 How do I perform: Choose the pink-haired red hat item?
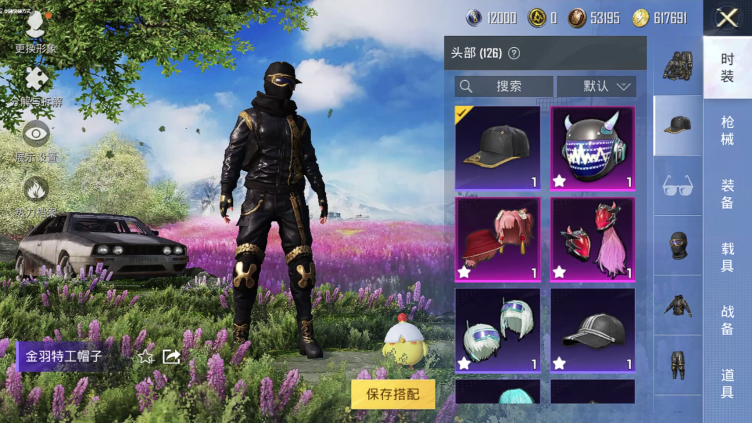point(497,238)
